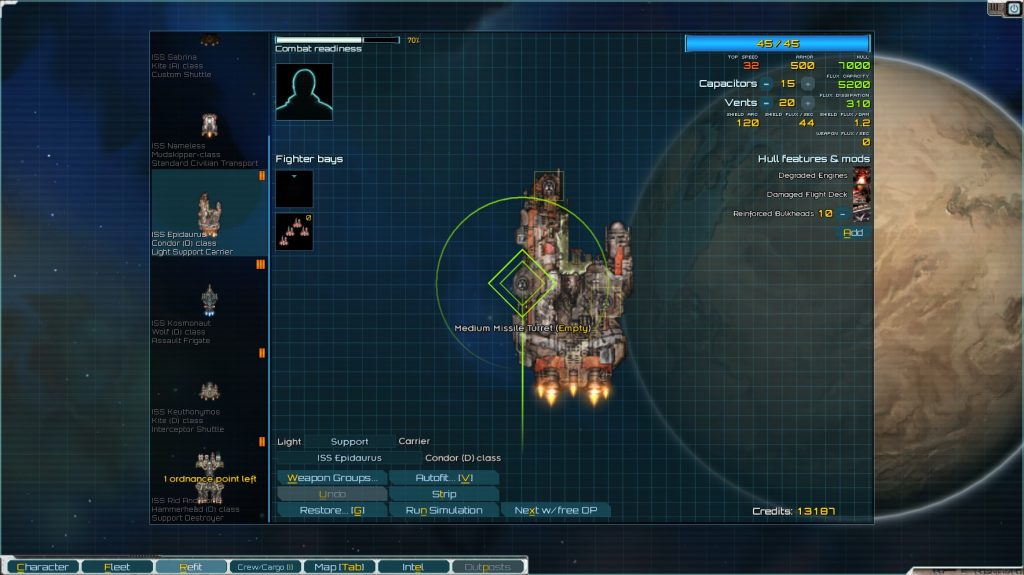Switch to the Fleet tab
This screenshot has height=575, width=1024.
[116, 567]
